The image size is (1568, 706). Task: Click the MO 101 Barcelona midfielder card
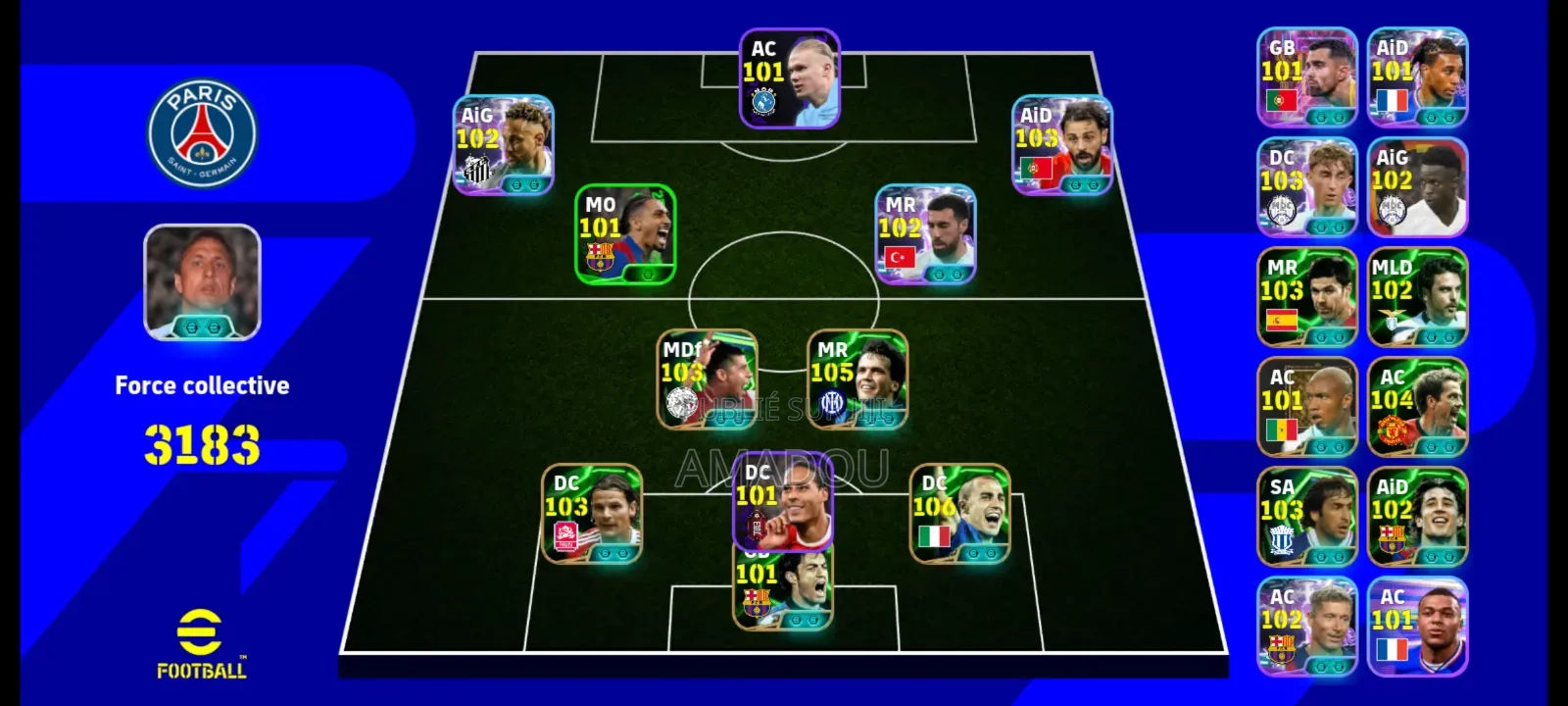pyautogui.click(x=624, y=233)
